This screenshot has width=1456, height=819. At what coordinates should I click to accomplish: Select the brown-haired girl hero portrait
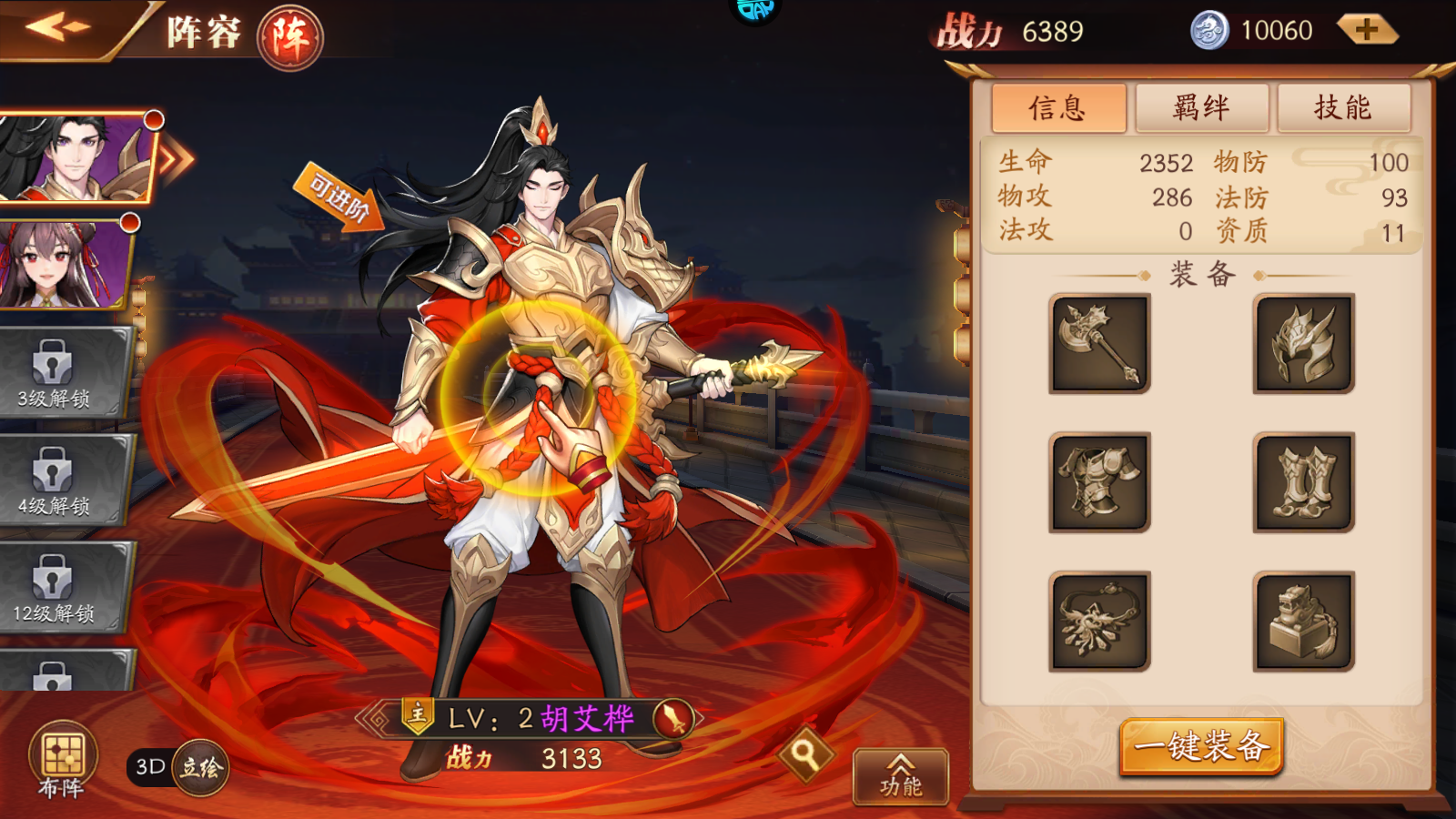tap(64, 264)
